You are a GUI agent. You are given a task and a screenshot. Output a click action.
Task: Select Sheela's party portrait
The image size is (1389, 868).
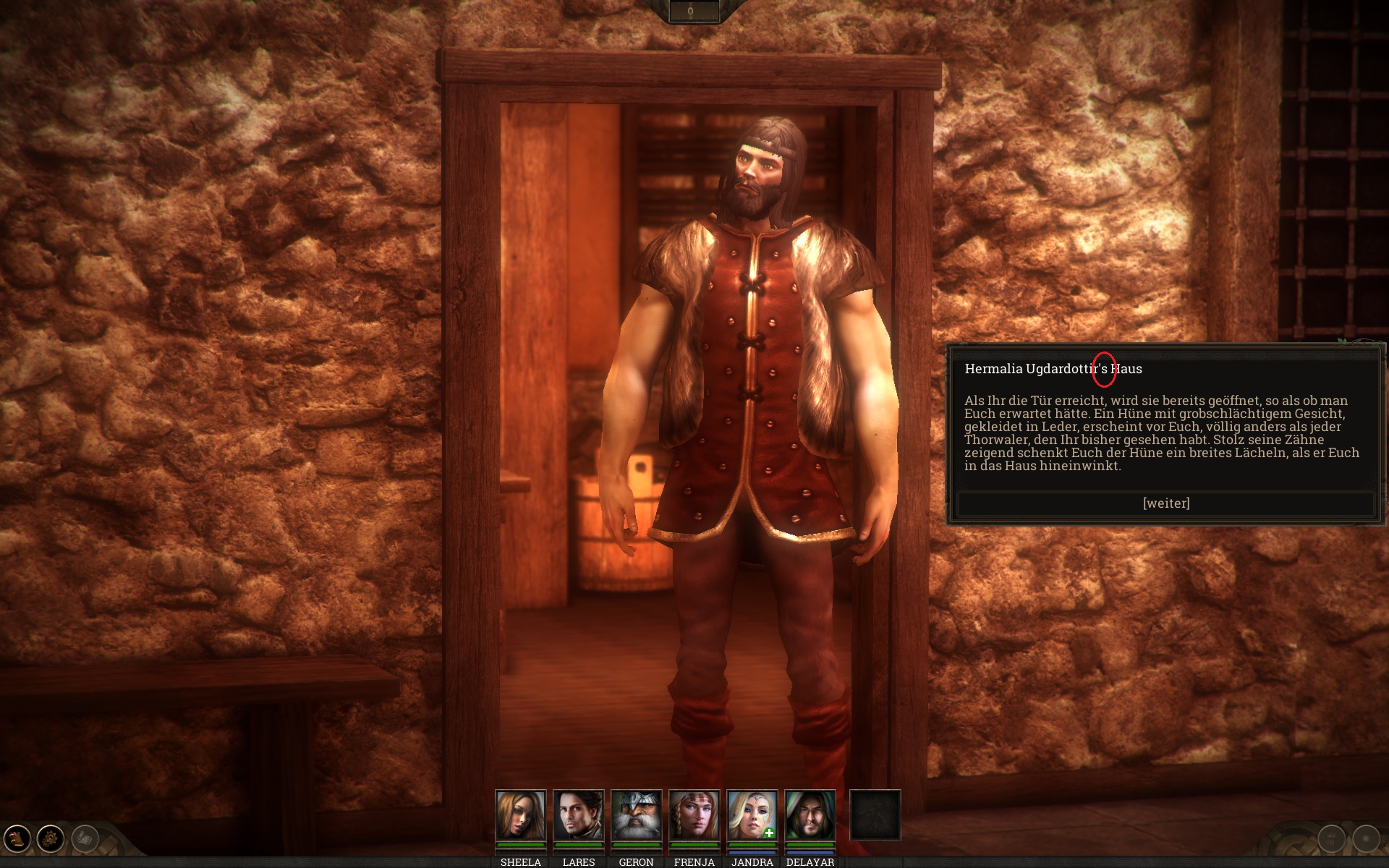click(x=520, y=815)
